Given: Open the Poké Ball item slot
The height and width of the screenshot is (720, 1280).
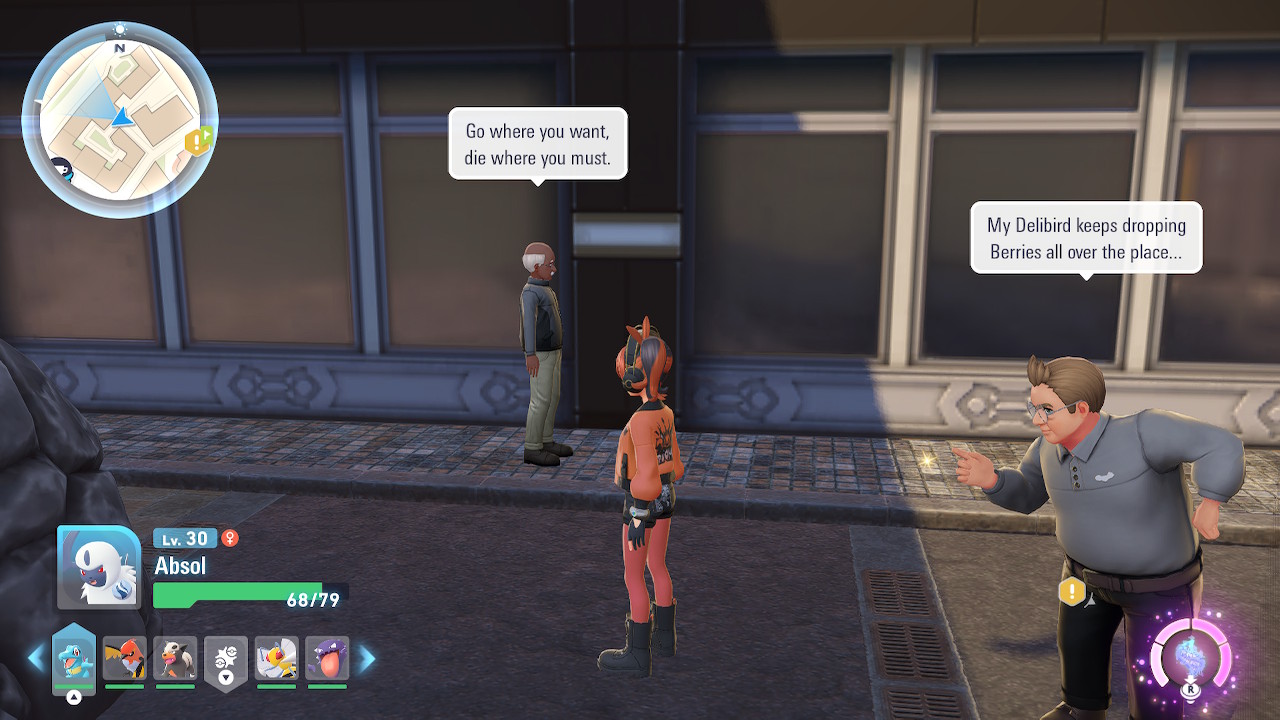Looking at the screenshot, I should coord(225,660).
